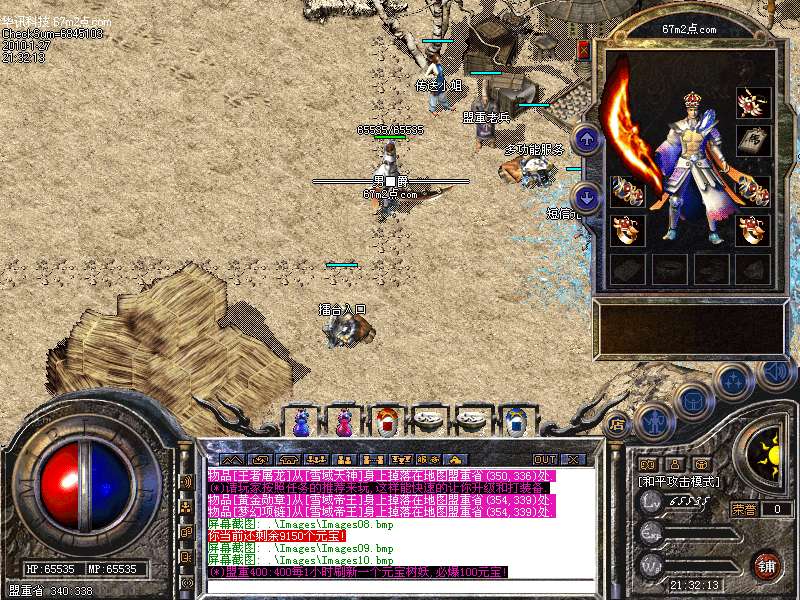Click the down arrow beside equipment panel
800x600 pixels.
[588, 197]
